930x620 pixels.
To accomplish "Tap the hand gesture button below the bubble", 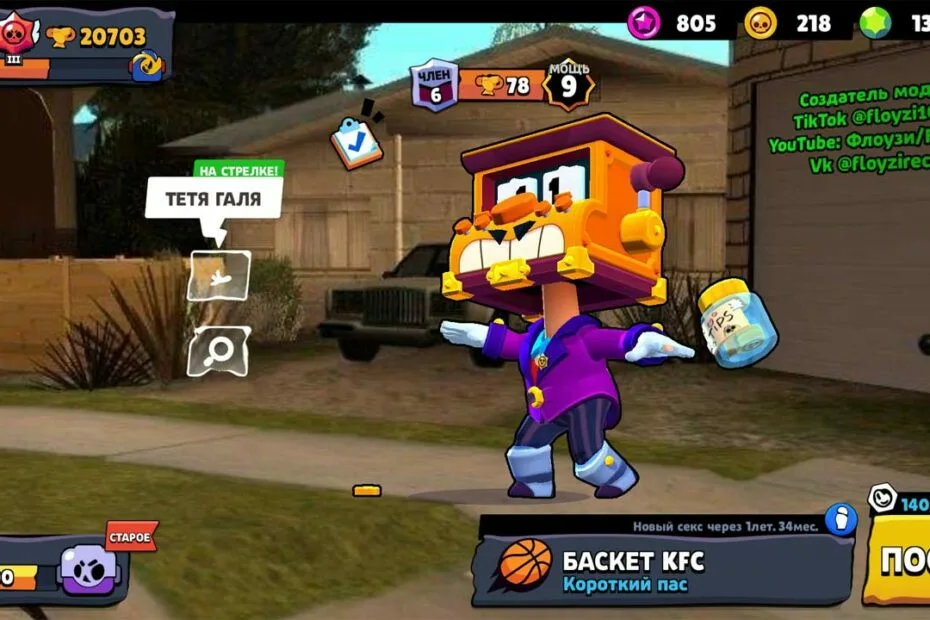I will pos(218,275).
